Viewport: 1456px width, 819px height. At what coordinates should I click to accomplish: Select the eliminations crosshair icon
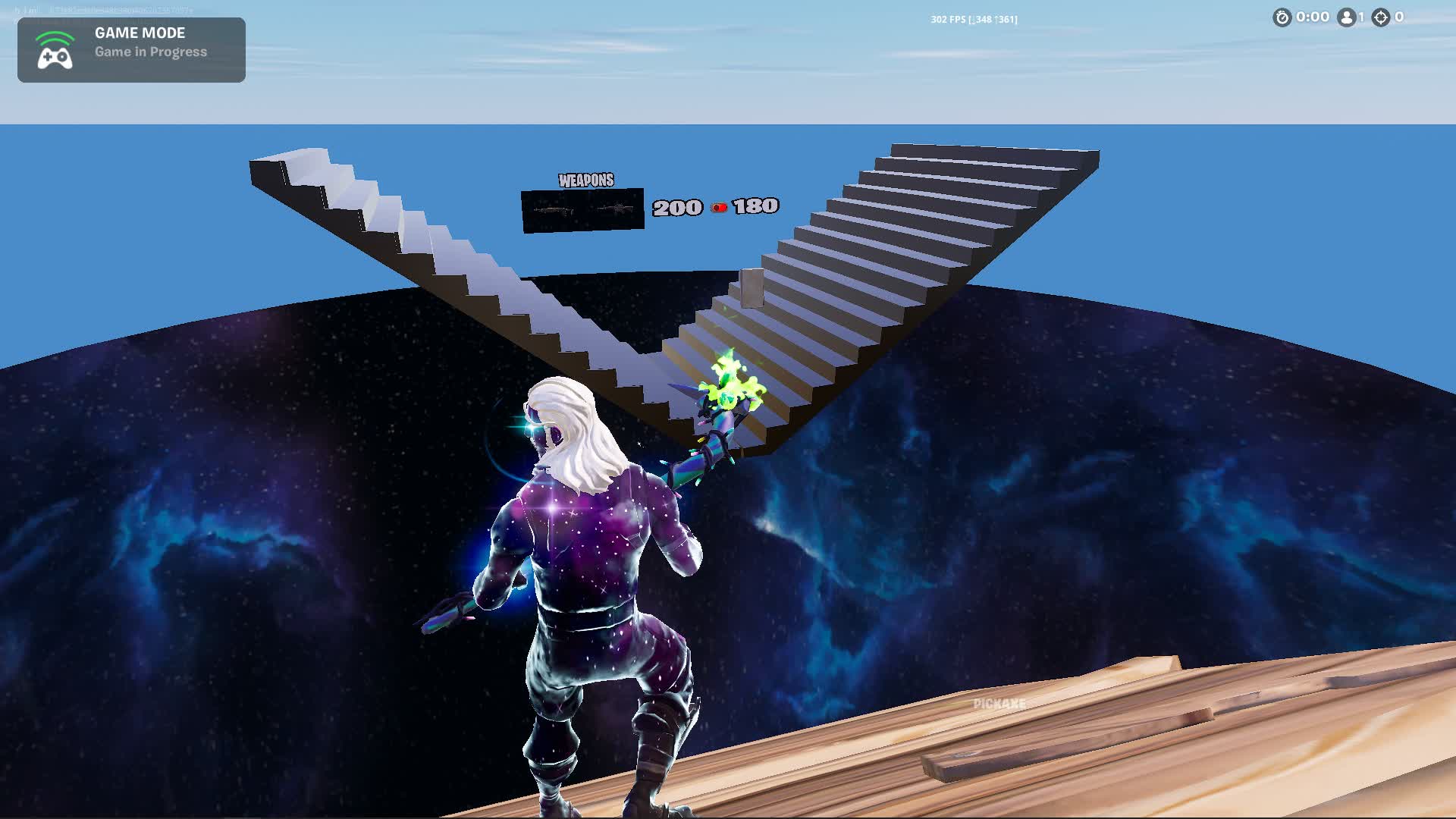click(x=1380, y=17)
